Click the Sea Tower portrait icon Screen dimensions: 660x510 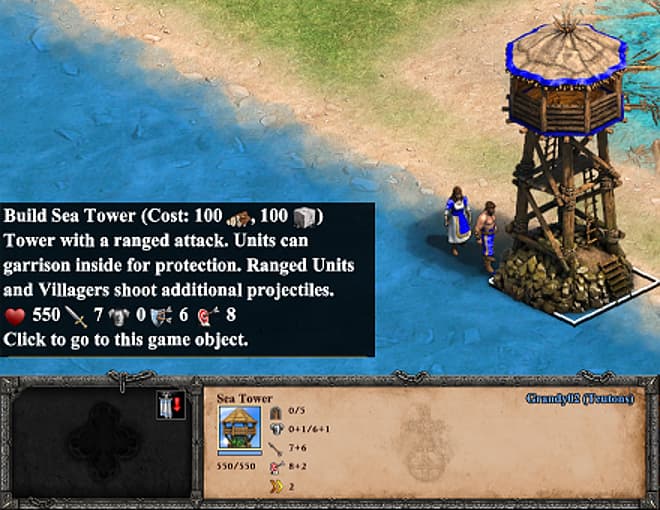(x=239, y=431)
